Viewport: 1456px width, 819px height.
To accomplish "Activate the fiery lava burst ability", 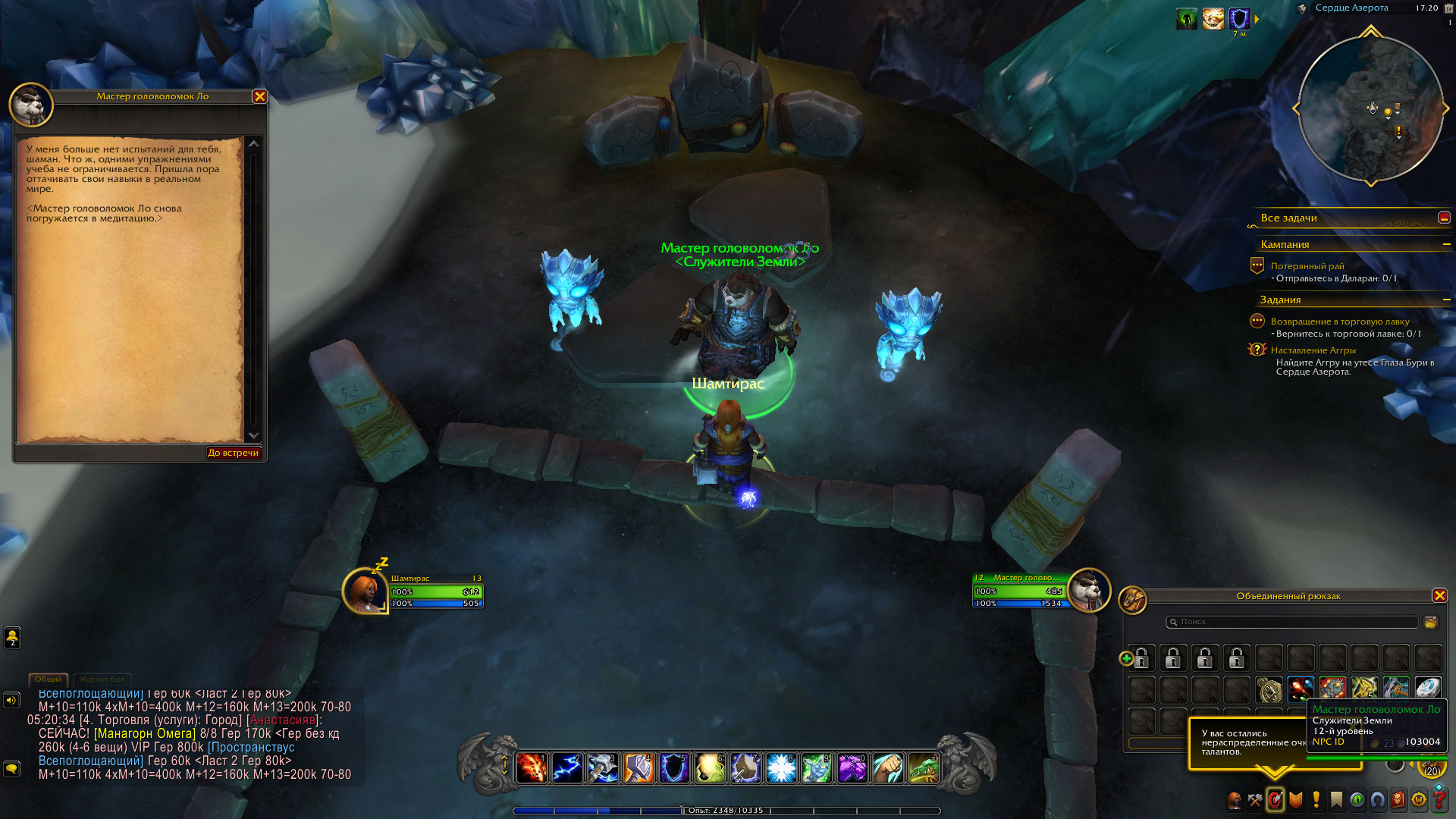I will (532, 768).
